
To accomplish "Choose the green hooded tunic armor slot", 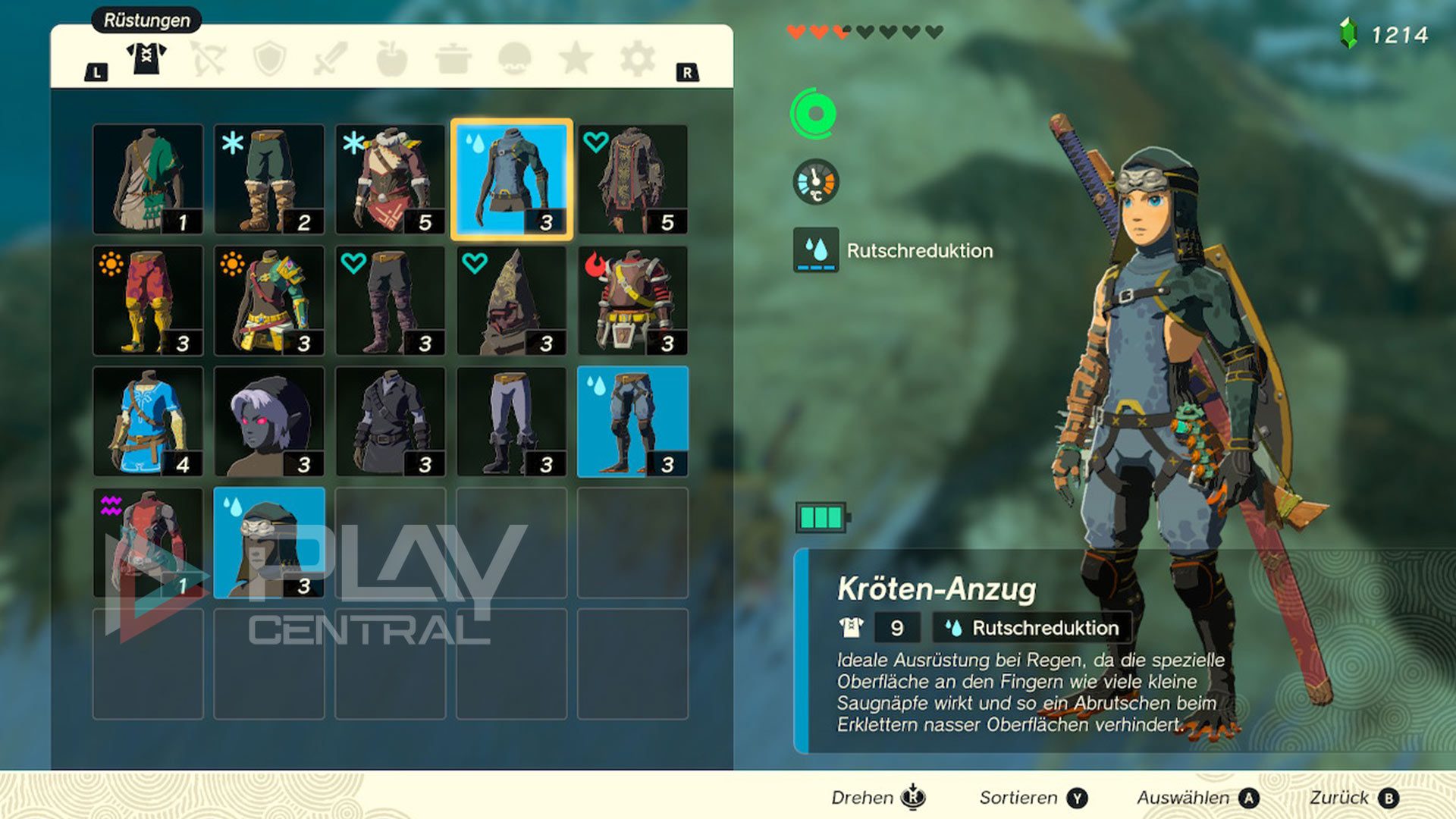I will pos(148,180).
